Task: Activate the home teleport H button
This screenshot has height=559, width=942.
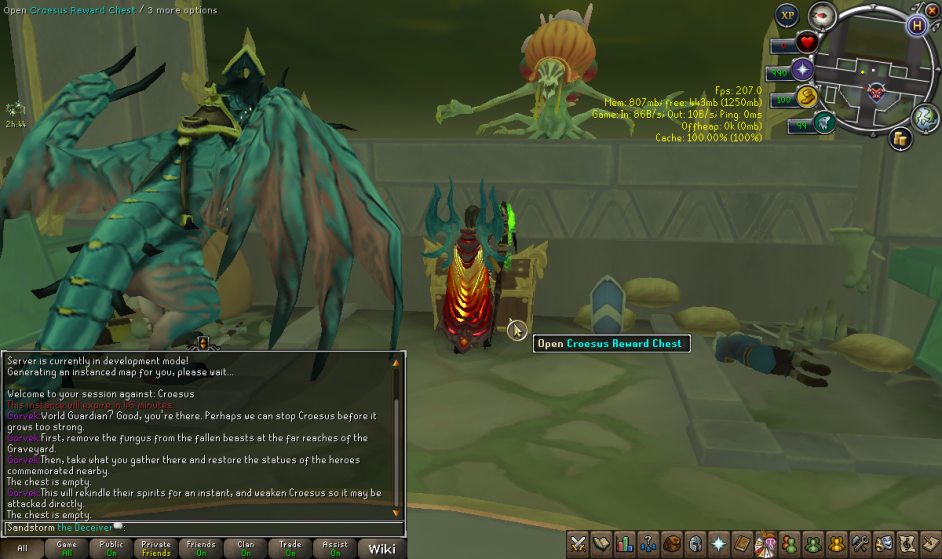Action: coord(916,26)
